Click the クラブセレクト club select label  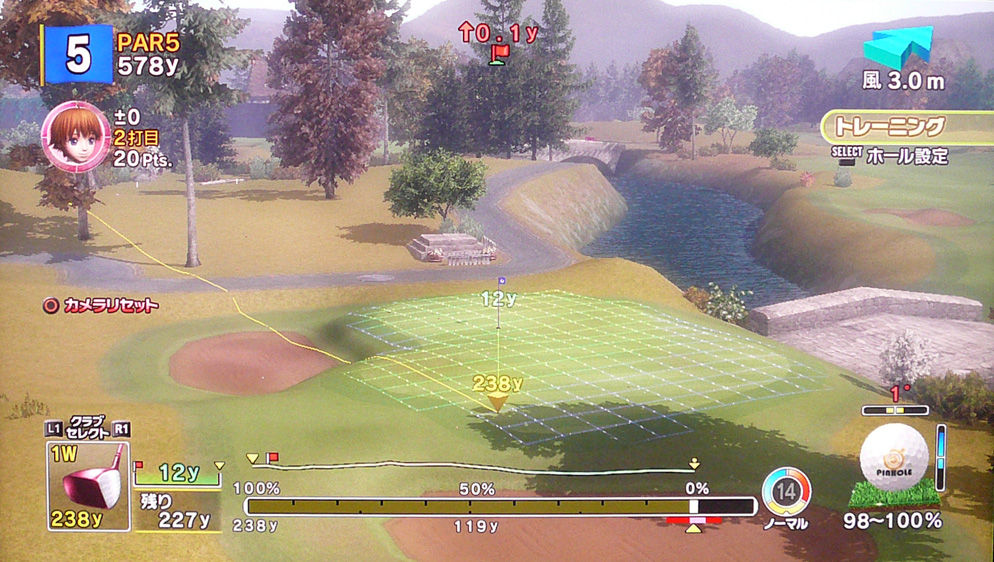click(88, 427)
